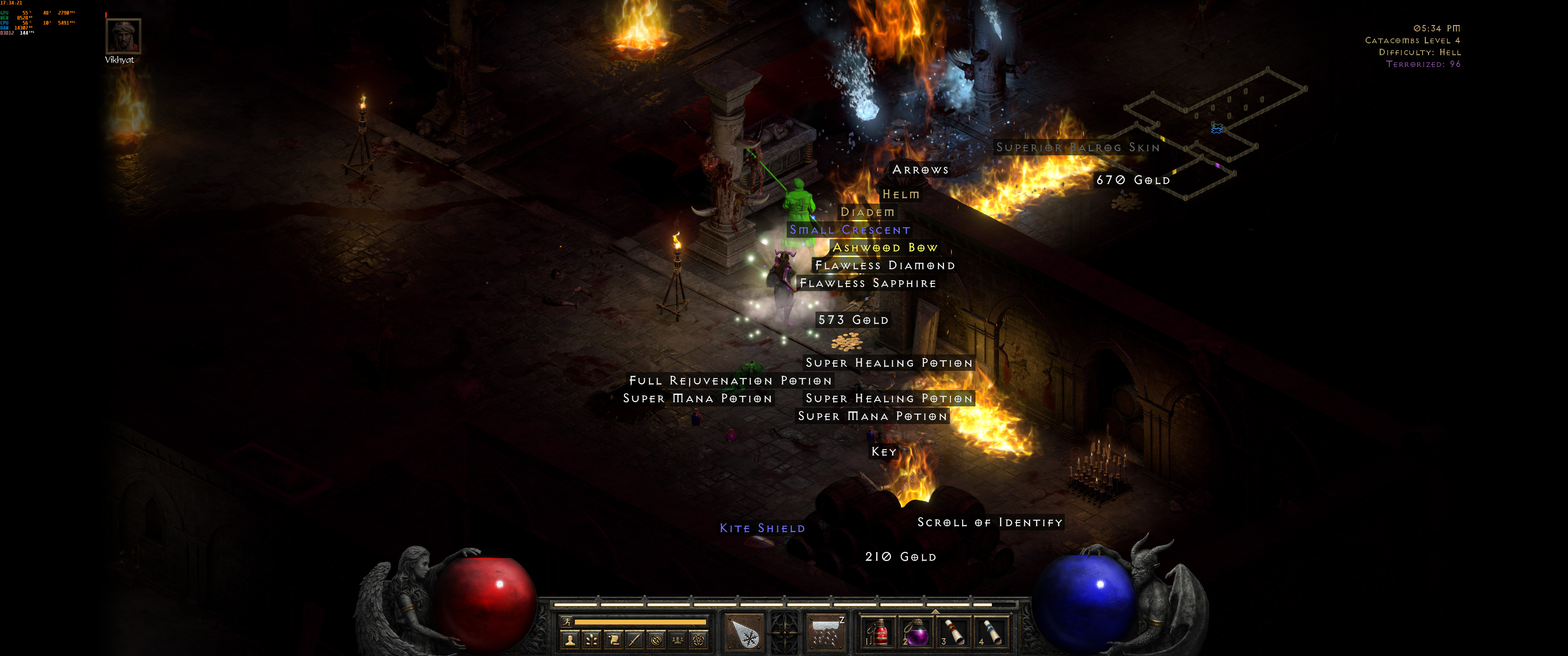Pick up the Small Crescent item label
Image resolution: width=1568 pixels, height=656 pixels.
(x=850, y=230)
